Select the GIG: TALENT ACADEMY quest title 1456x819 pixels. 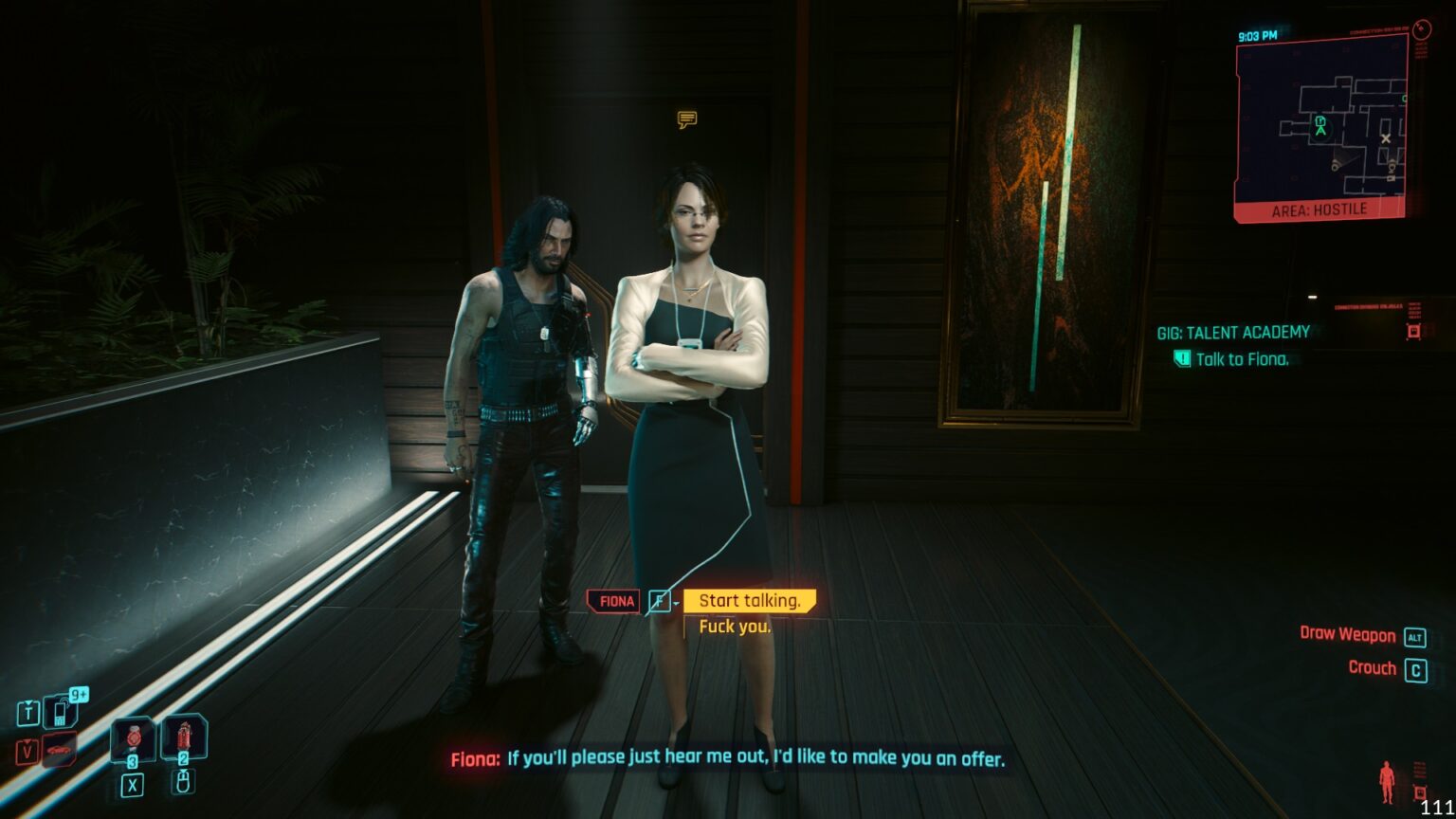point(1231,332)
